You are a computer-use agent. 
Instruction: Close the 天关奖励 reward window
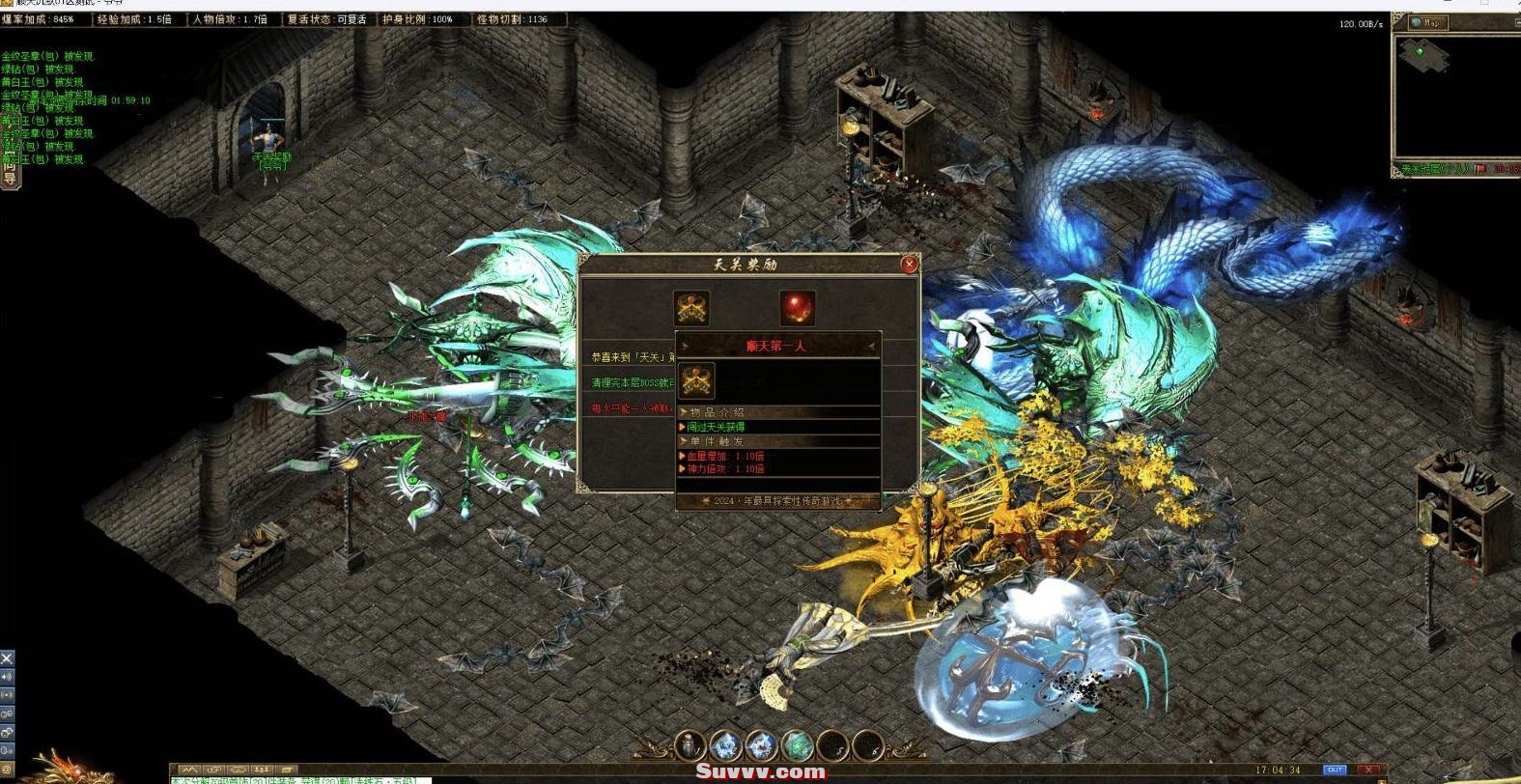(x=908, y=264)
